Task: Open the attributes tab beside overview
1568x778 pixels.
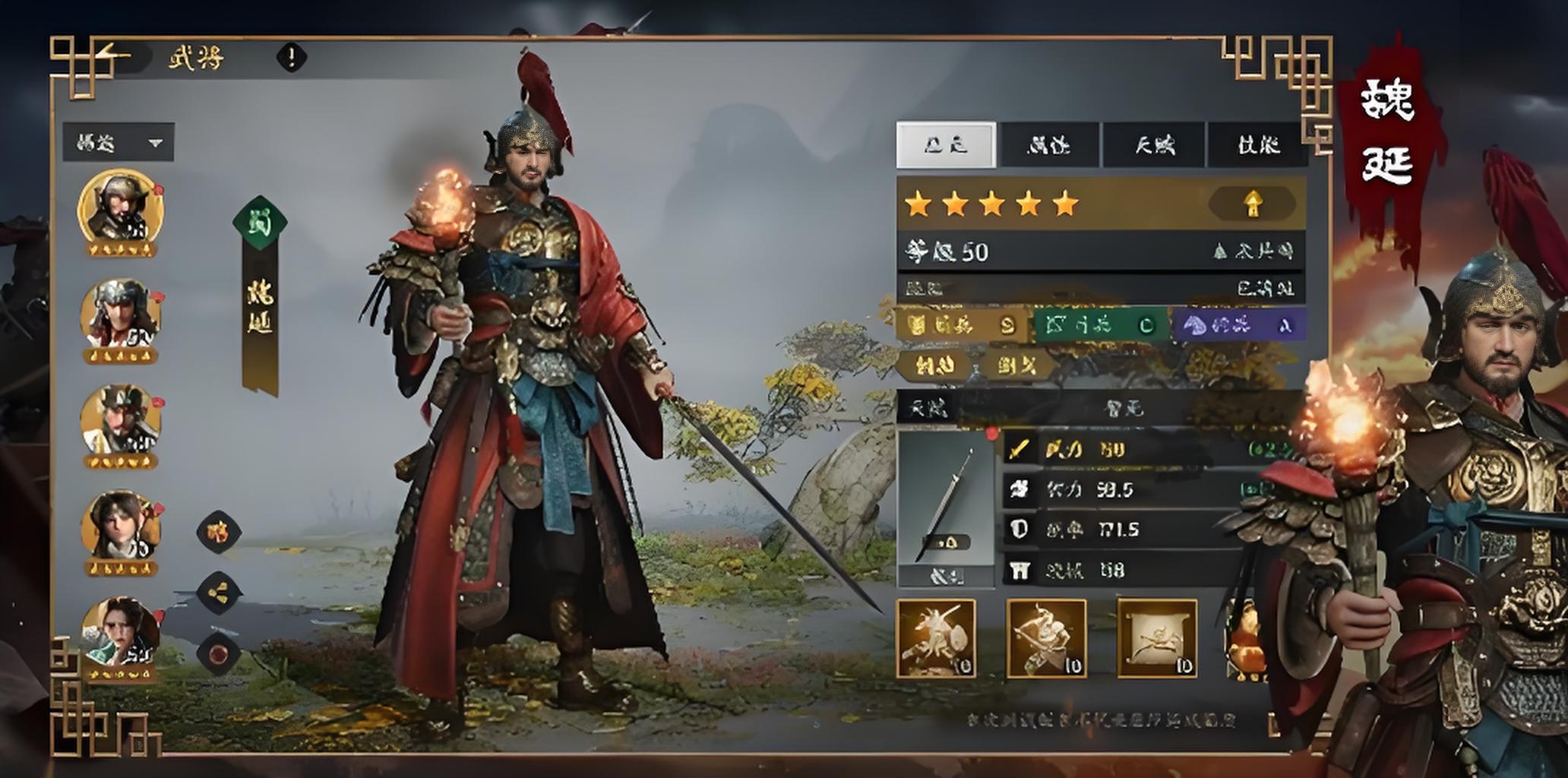Action: pyautogui.click(x=1049, y=144)
